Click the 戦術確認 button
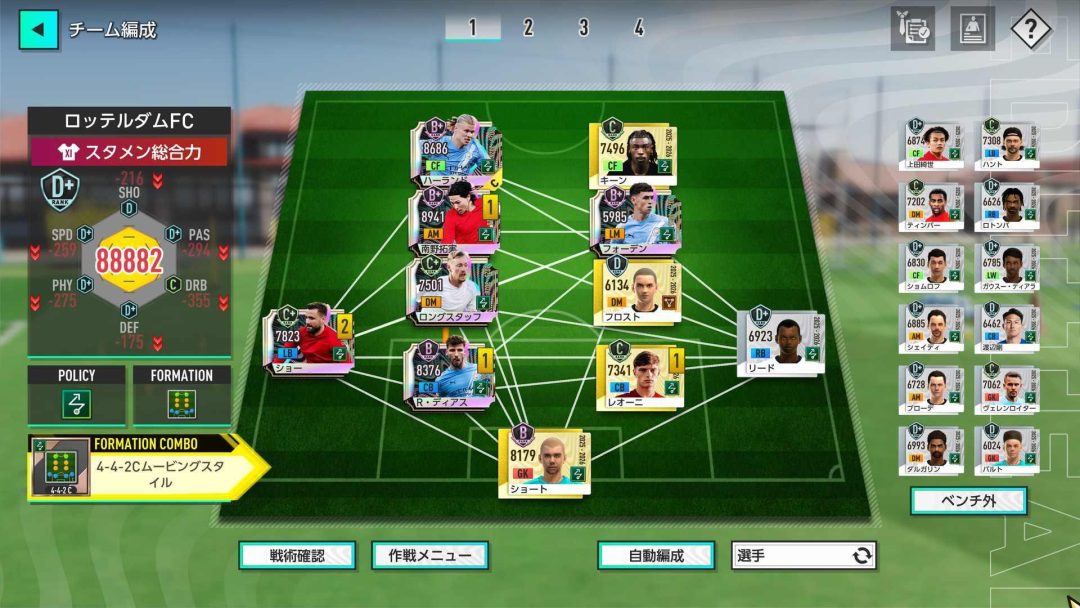The height and width of the screenshot is (608, 1080). point(297,555)
